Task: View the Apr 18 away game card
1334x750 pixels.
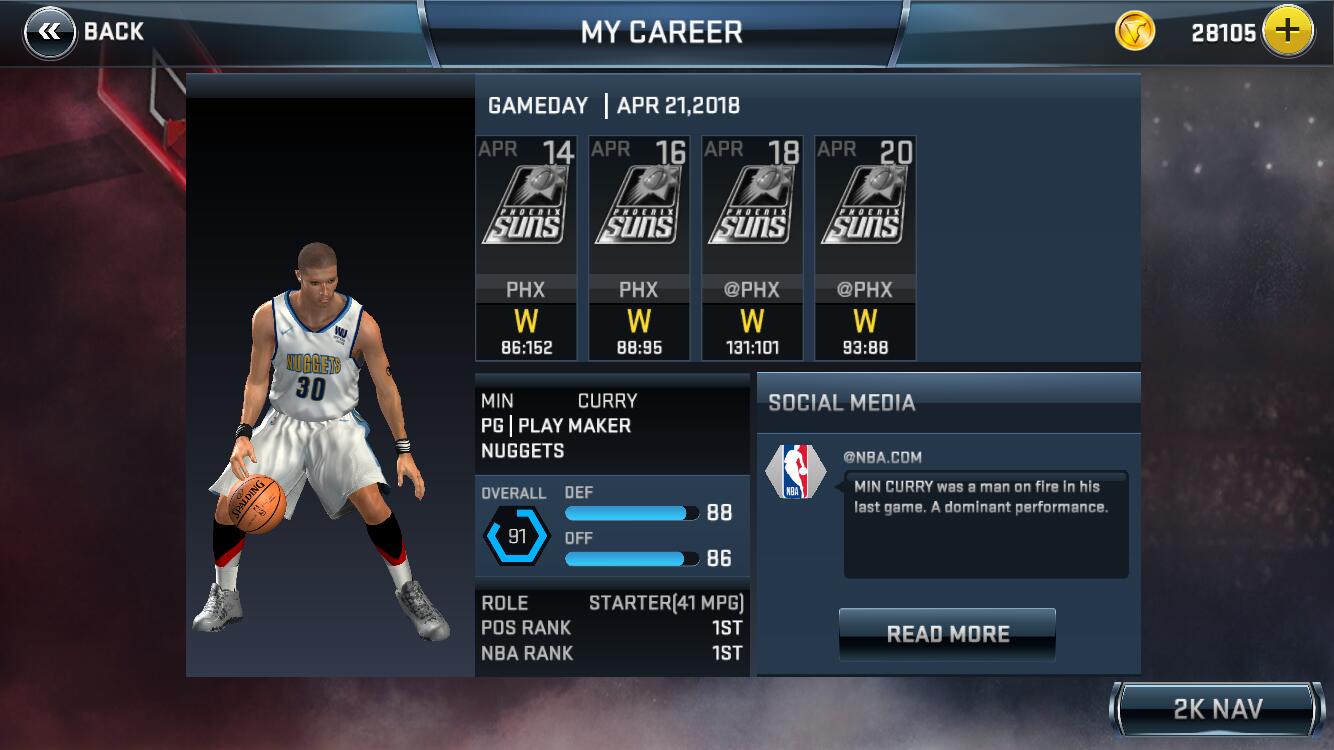Action: click(x=752, y=248)
